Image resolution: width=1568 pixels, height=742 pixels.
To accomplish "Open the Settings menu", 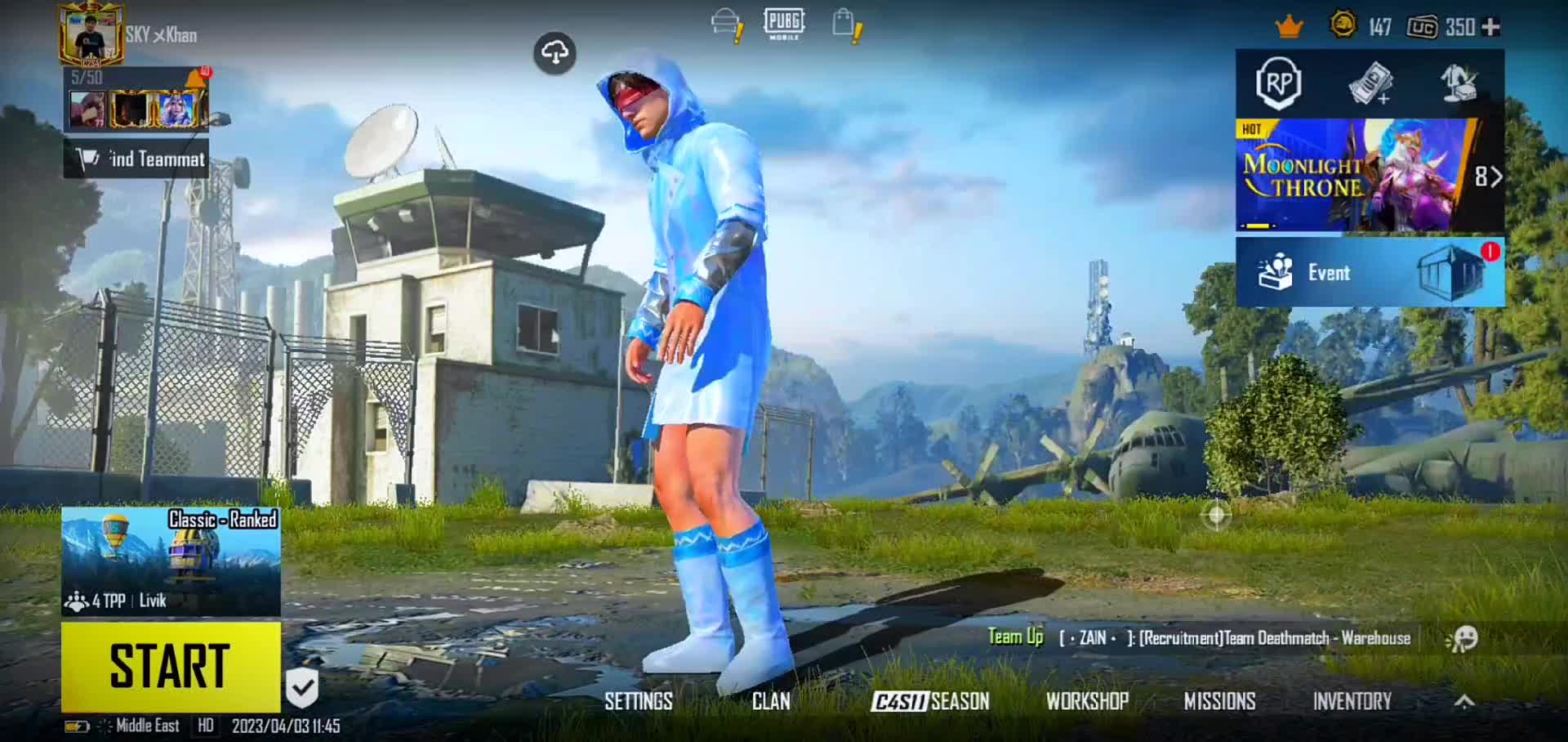I will [x=639, y=701].
